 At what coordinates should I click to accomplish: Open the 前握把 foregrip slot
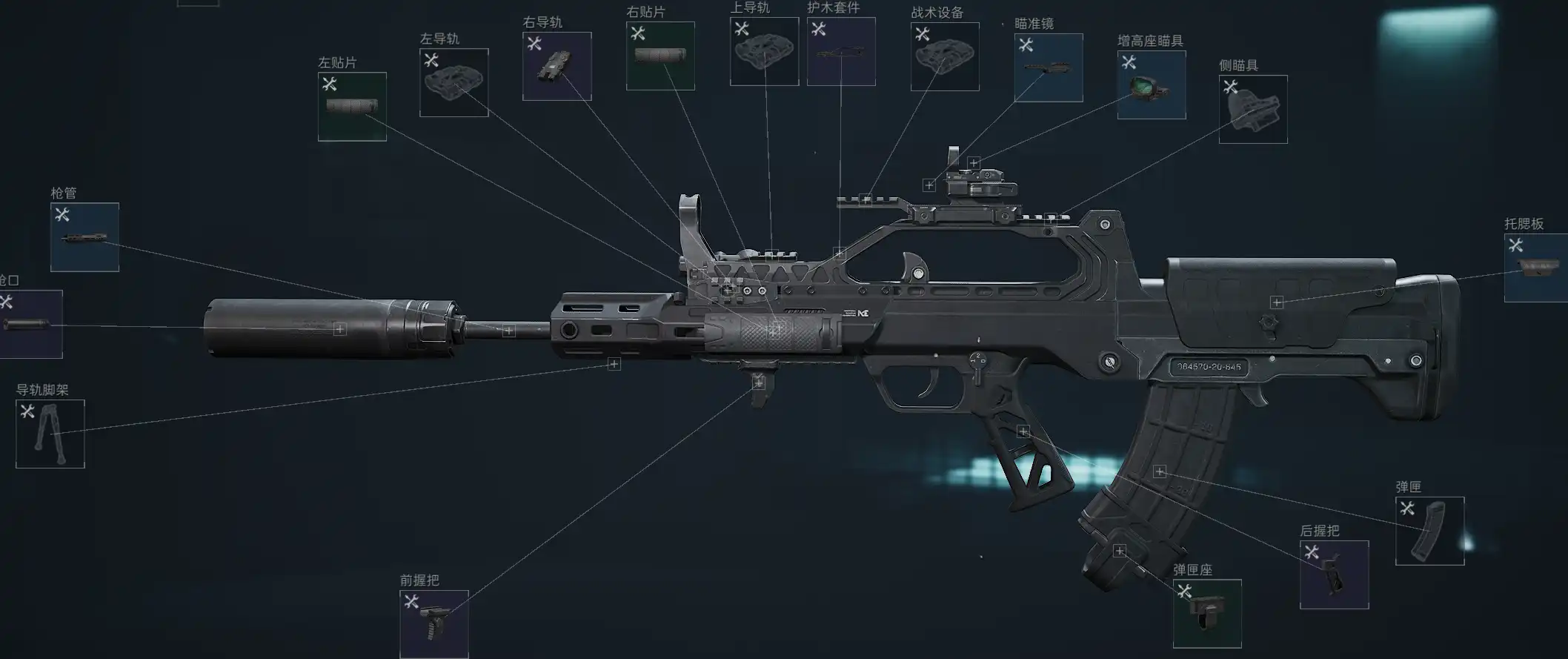(x=434, y=624)
